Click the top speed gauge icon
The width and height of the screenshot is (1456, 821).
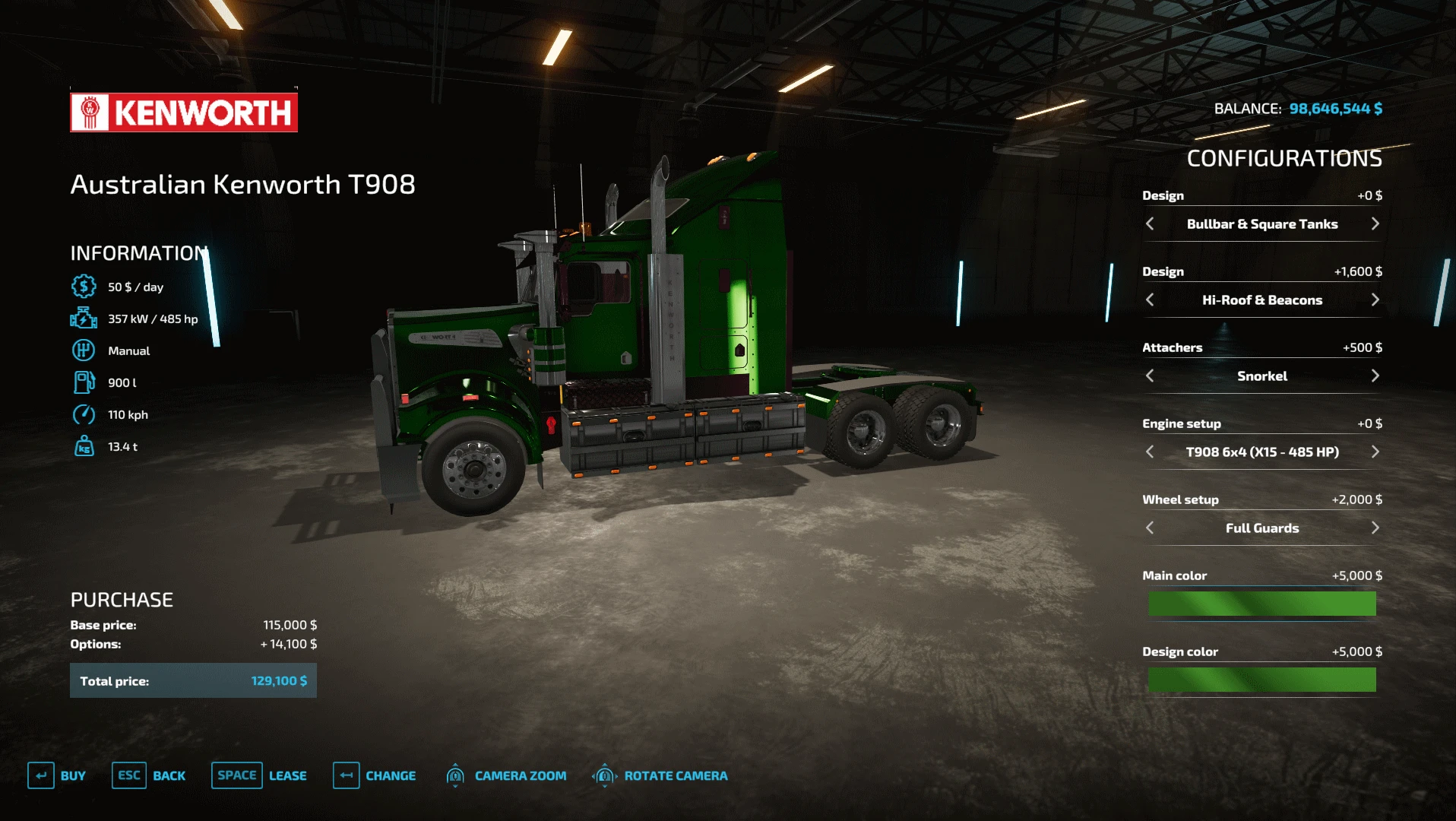click(x=84, y=414)
